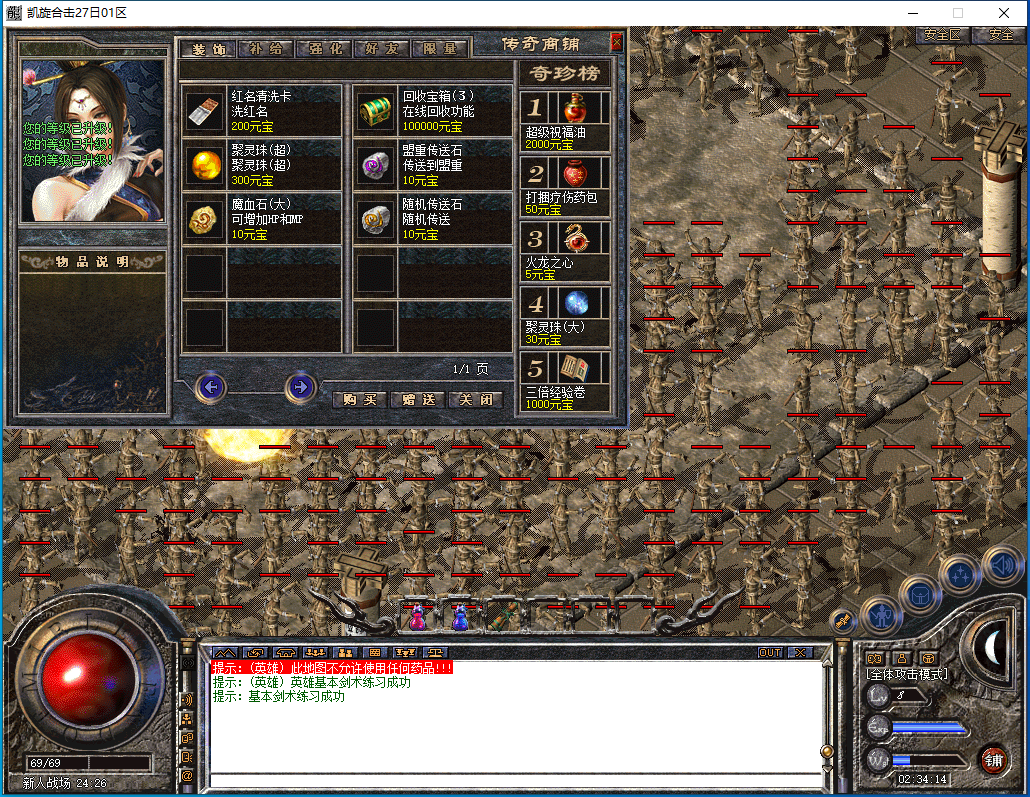This screenshot has height=797, width=1030.
Task: Choose the 回收宝箱(3) treasure chest item
Action: [x=432, y=111]
